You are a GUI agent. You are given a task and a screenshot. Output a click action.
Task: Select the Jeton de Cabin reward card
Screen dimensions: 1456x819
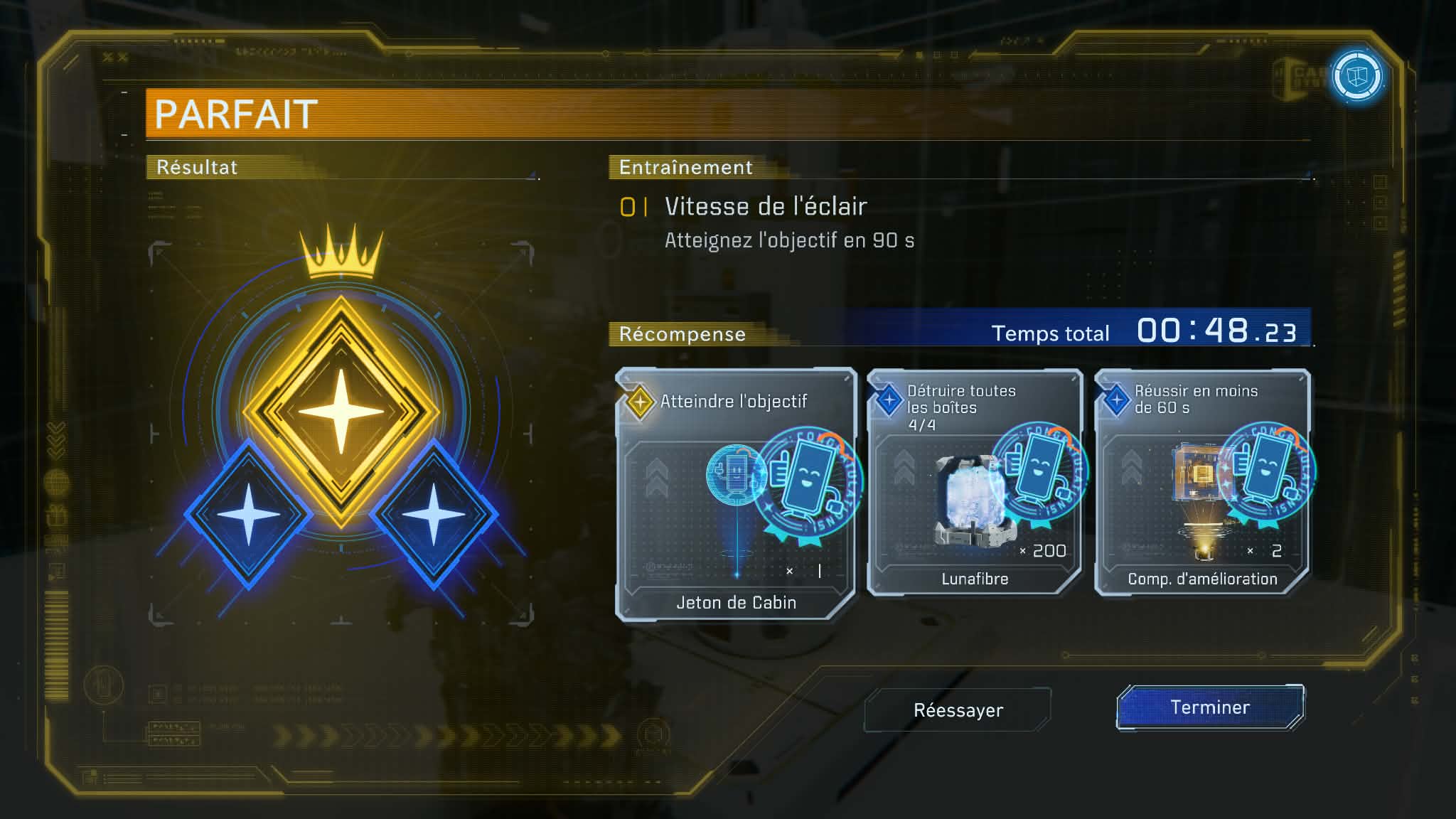pyautogui.click(x=736, y=495)
